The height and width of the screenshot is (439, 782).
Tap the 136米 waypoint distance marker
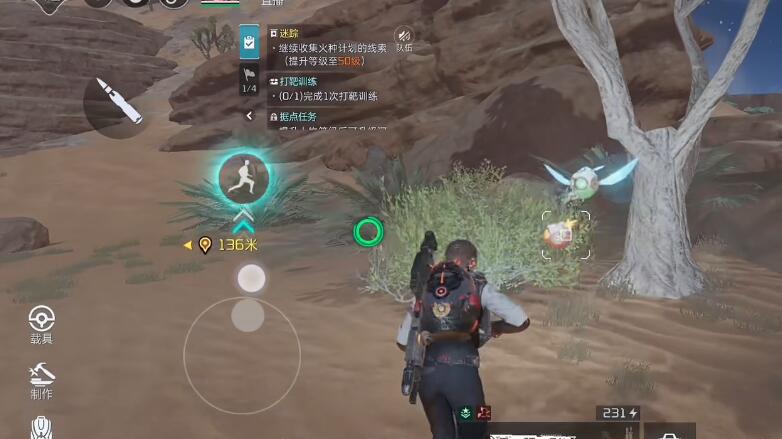coord(221,245)
